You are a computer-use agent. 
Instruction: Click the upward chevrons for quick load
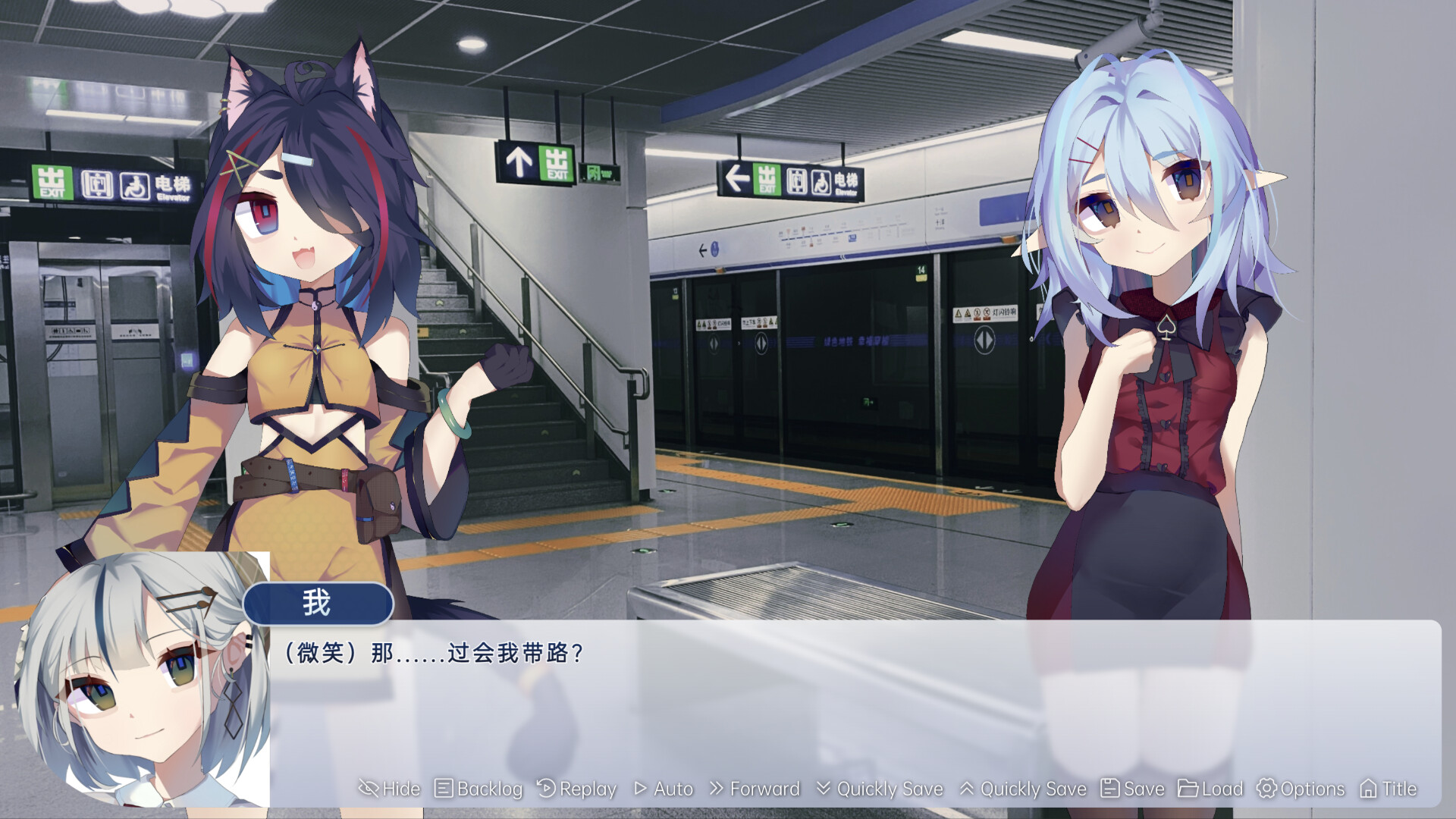point(968,789)
